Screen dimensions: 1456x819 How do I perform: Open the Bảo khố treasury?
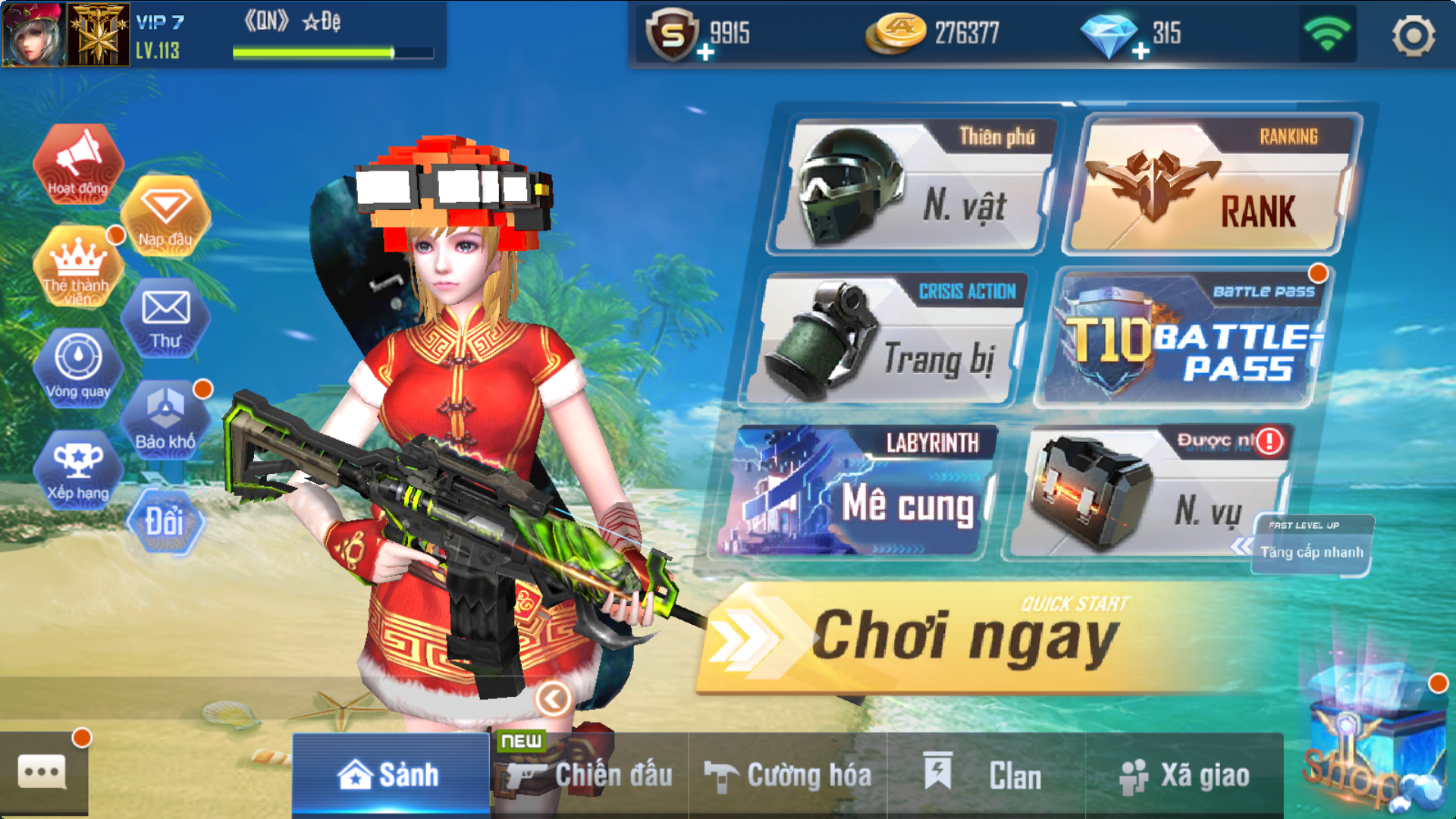point(165,419)
